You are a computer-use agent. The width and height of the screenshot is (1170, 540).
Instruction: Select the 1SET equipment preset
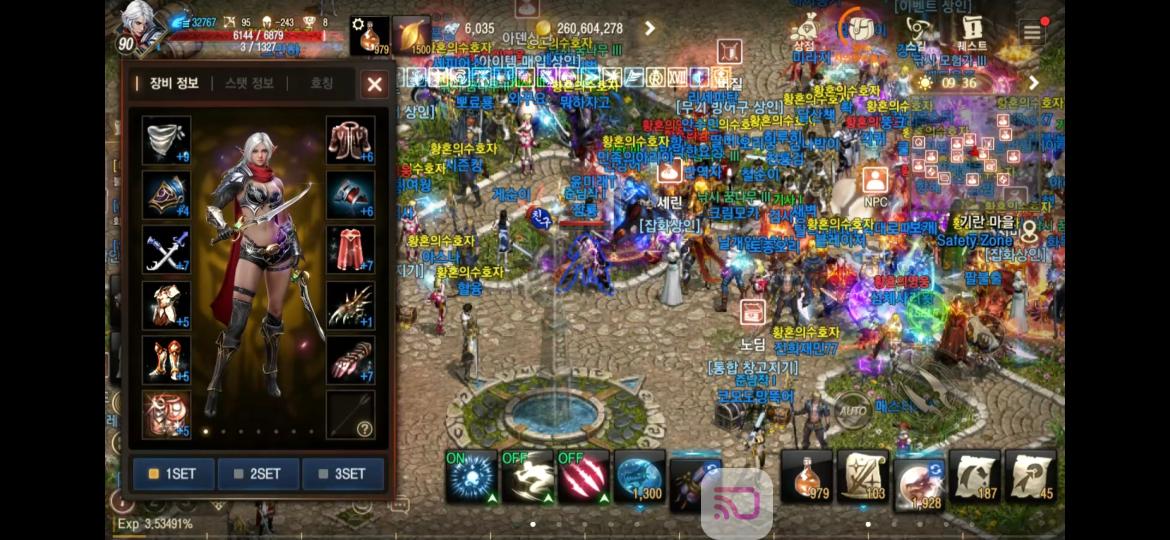click(173, 473)
